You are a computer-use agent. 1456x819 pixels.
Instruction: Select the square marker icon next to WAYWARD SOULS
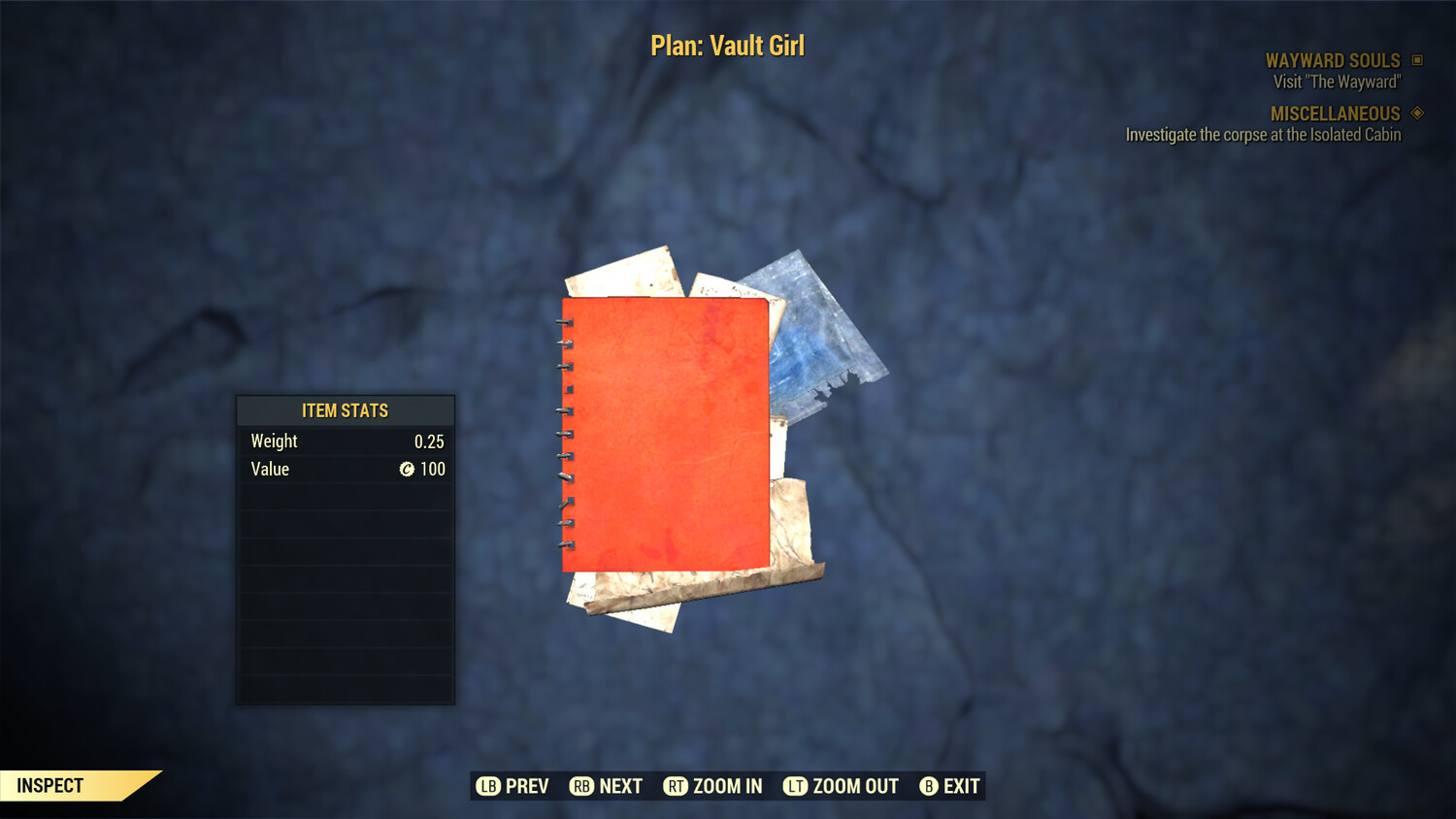tap(1417, 60)
